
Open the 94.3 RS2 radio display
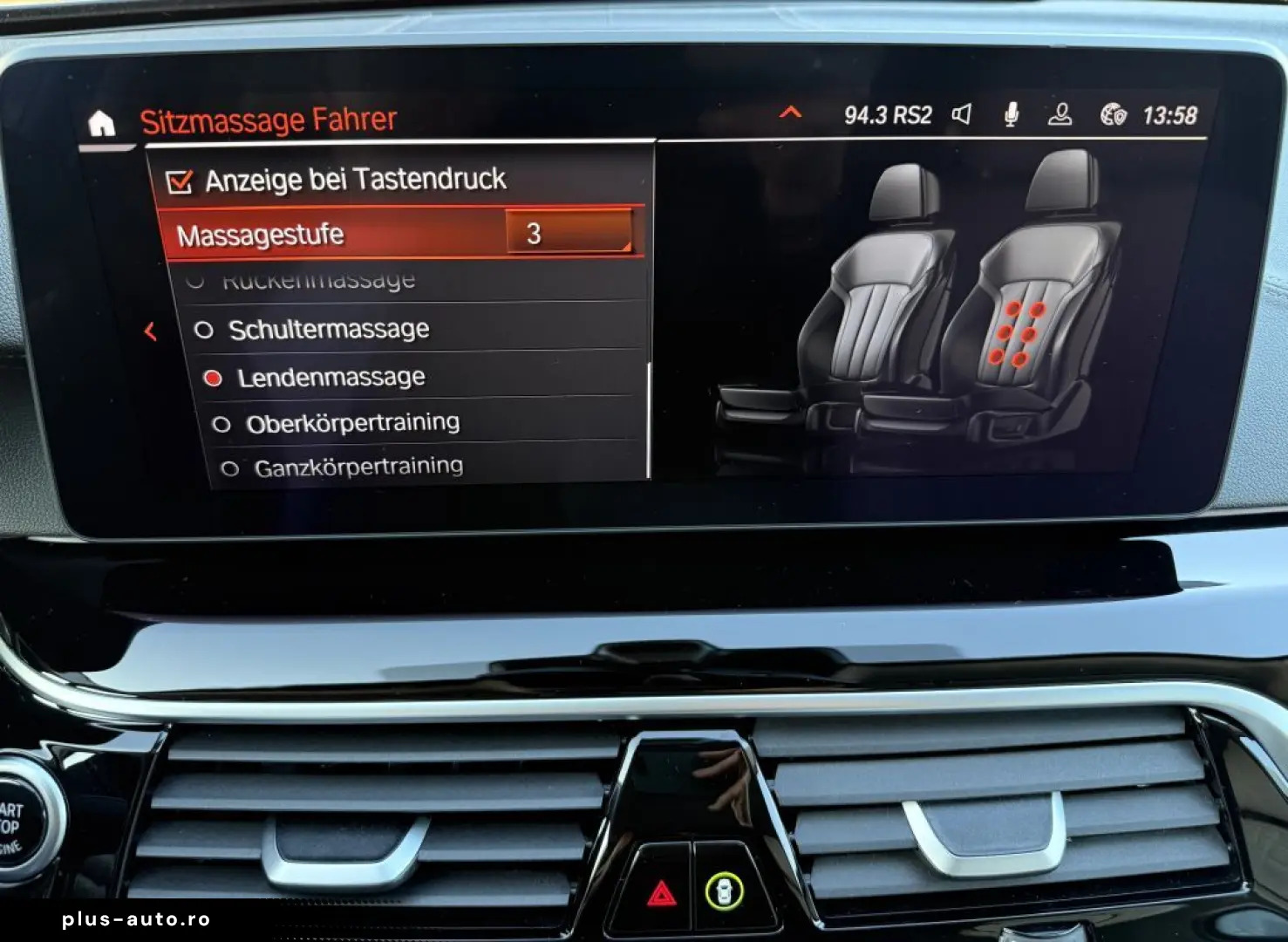pos(889,113)
